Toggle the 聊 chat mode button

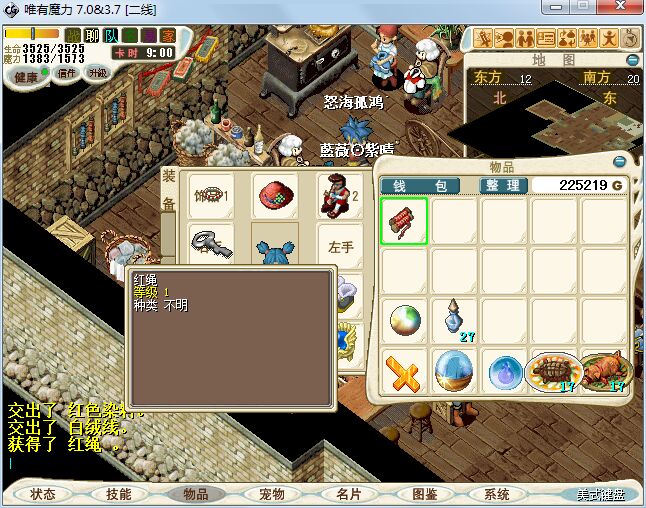(x=92, y=36)
